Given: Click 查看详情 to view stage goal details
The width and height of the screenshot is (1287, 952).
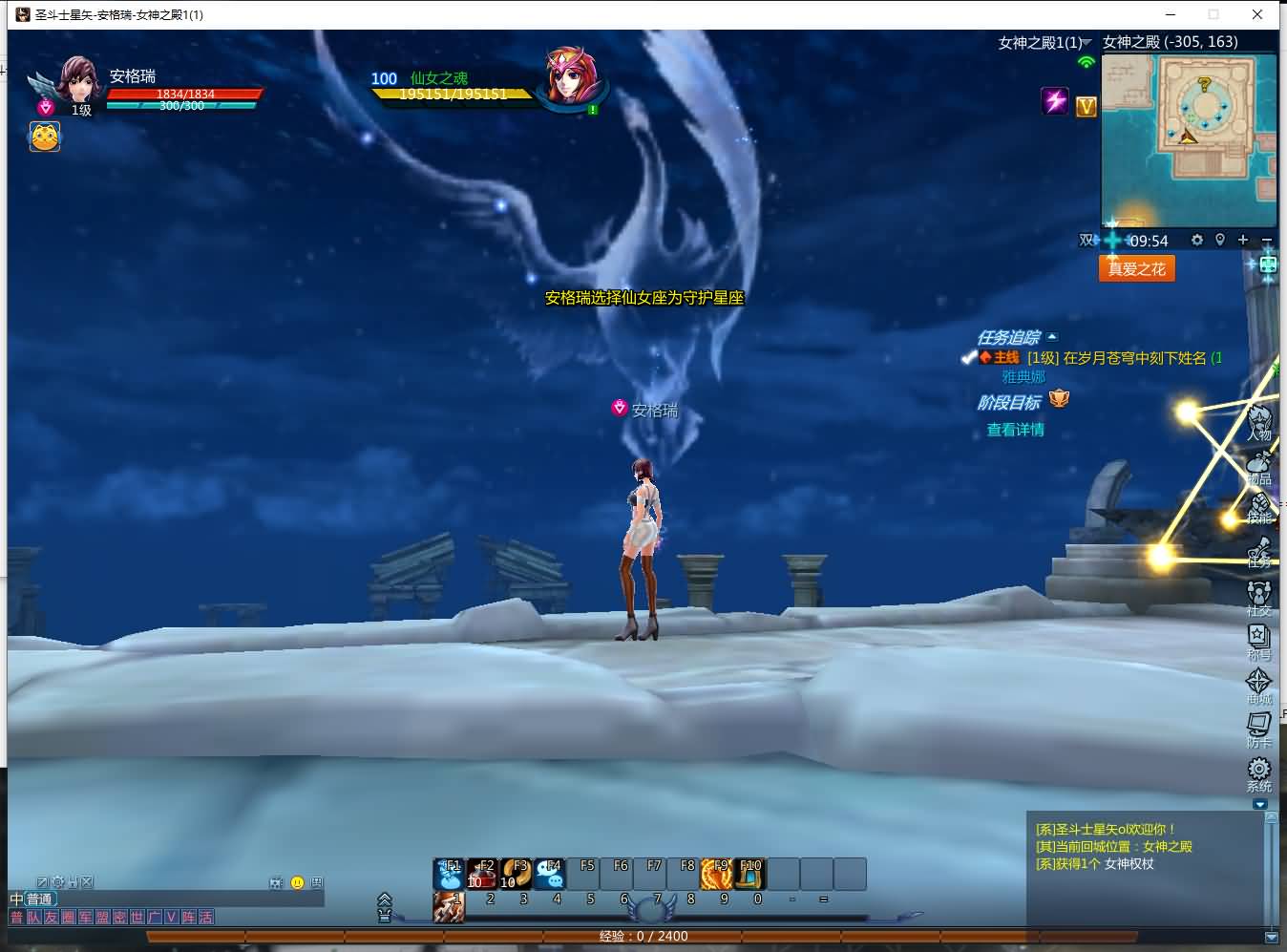Looking at the screenshot, I should pos(1015,430).
